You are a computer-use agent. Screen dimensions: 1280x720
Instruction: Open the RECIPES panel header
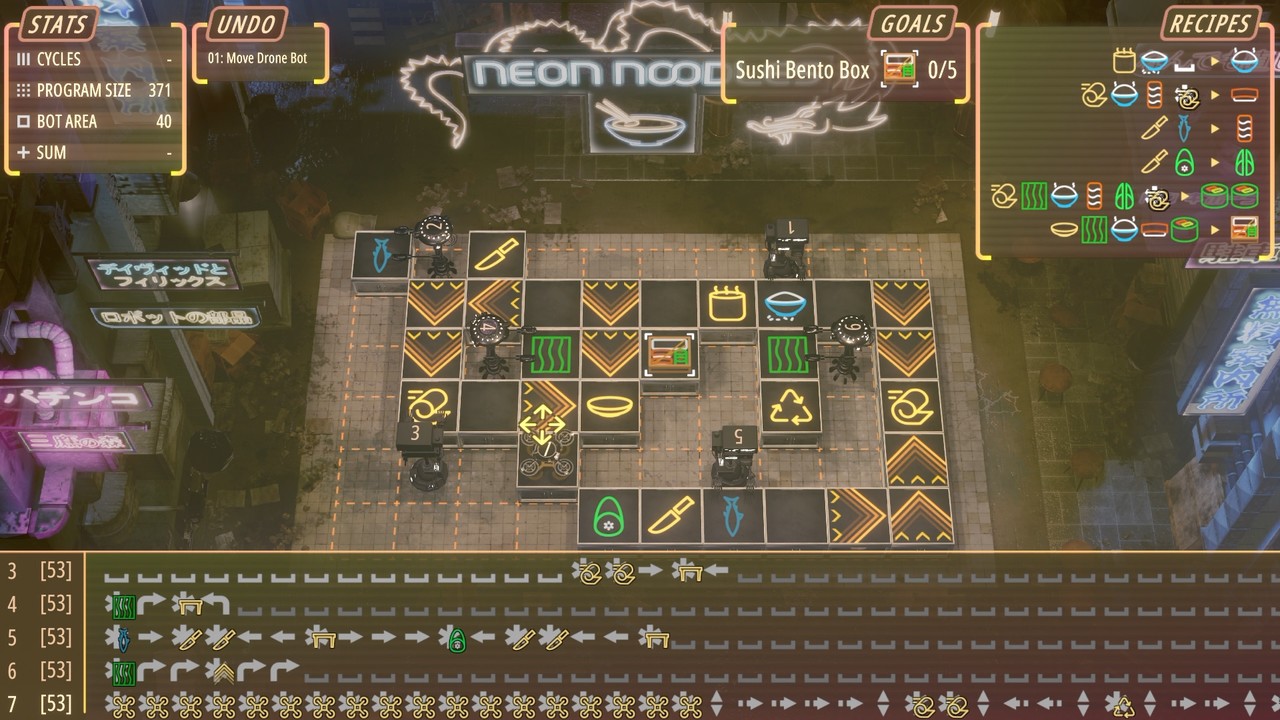(x=1210, y=24)
